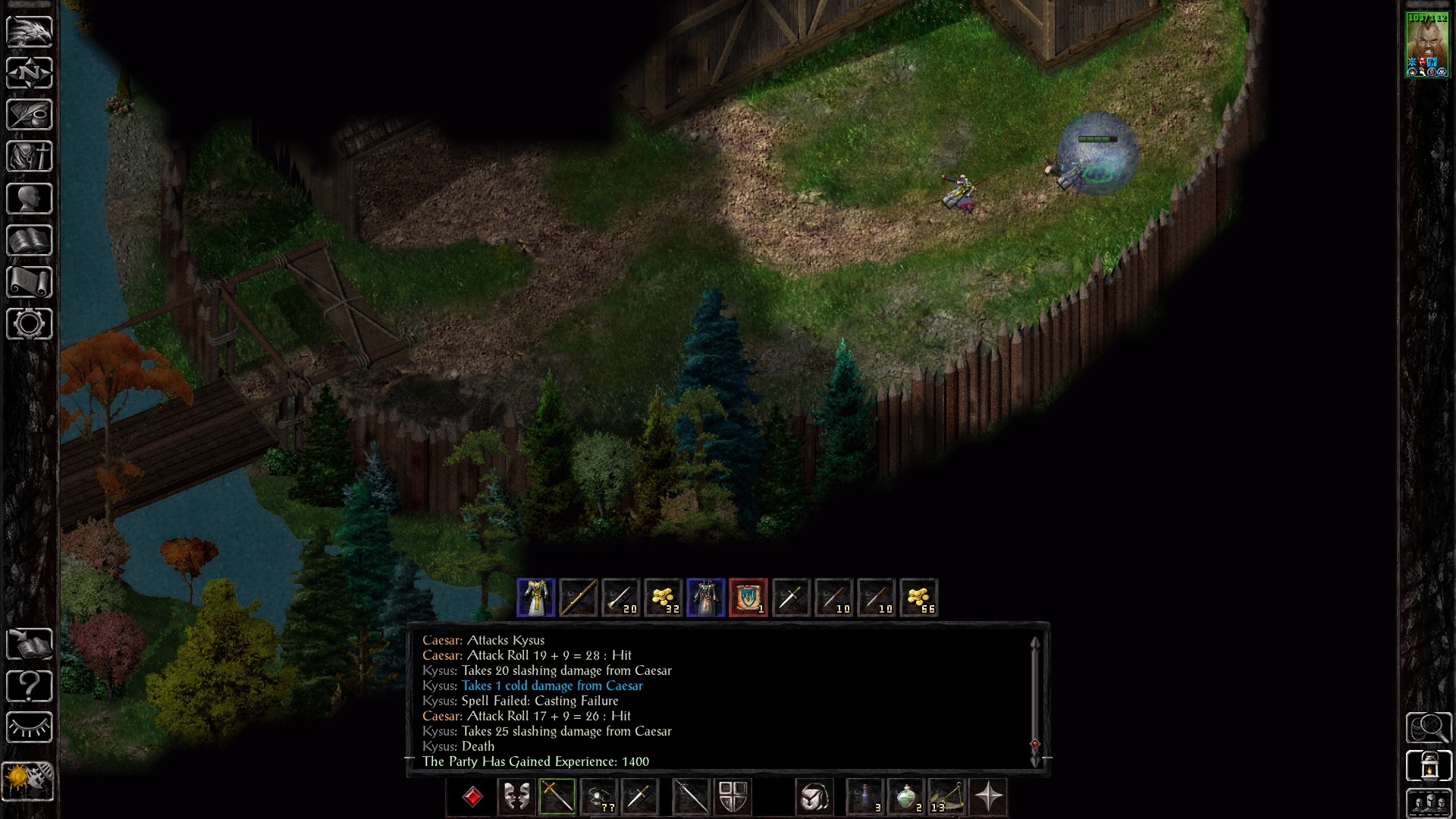Open special abilities star button
Image resolution: width=1456 pixels, height=819 pixels.
pyautogui.click(x=989, y=797)
